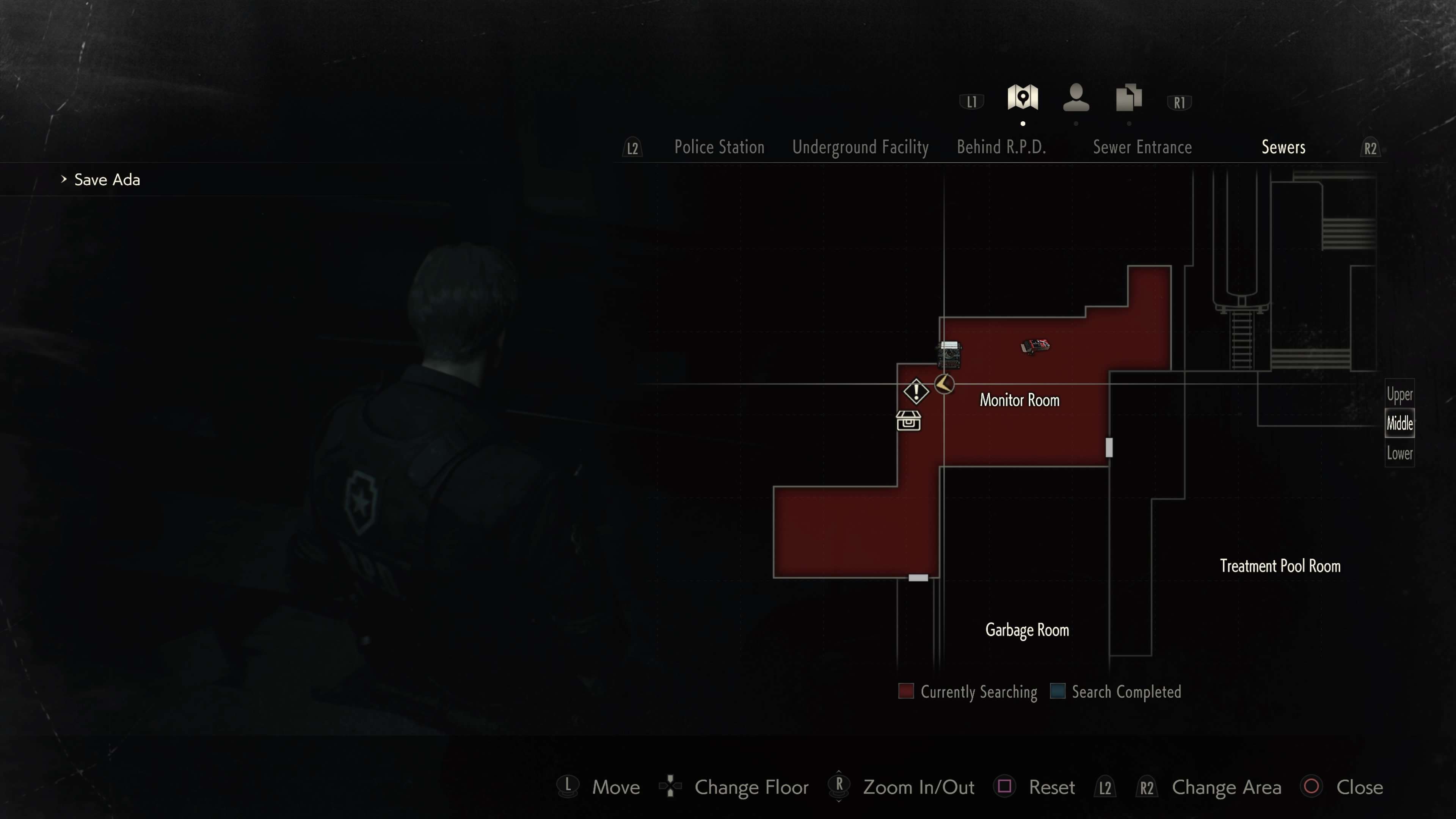This screenshot has width=1456, height=819.
Task: Switch to the character inventory tab
Action: coord(1076,98)
